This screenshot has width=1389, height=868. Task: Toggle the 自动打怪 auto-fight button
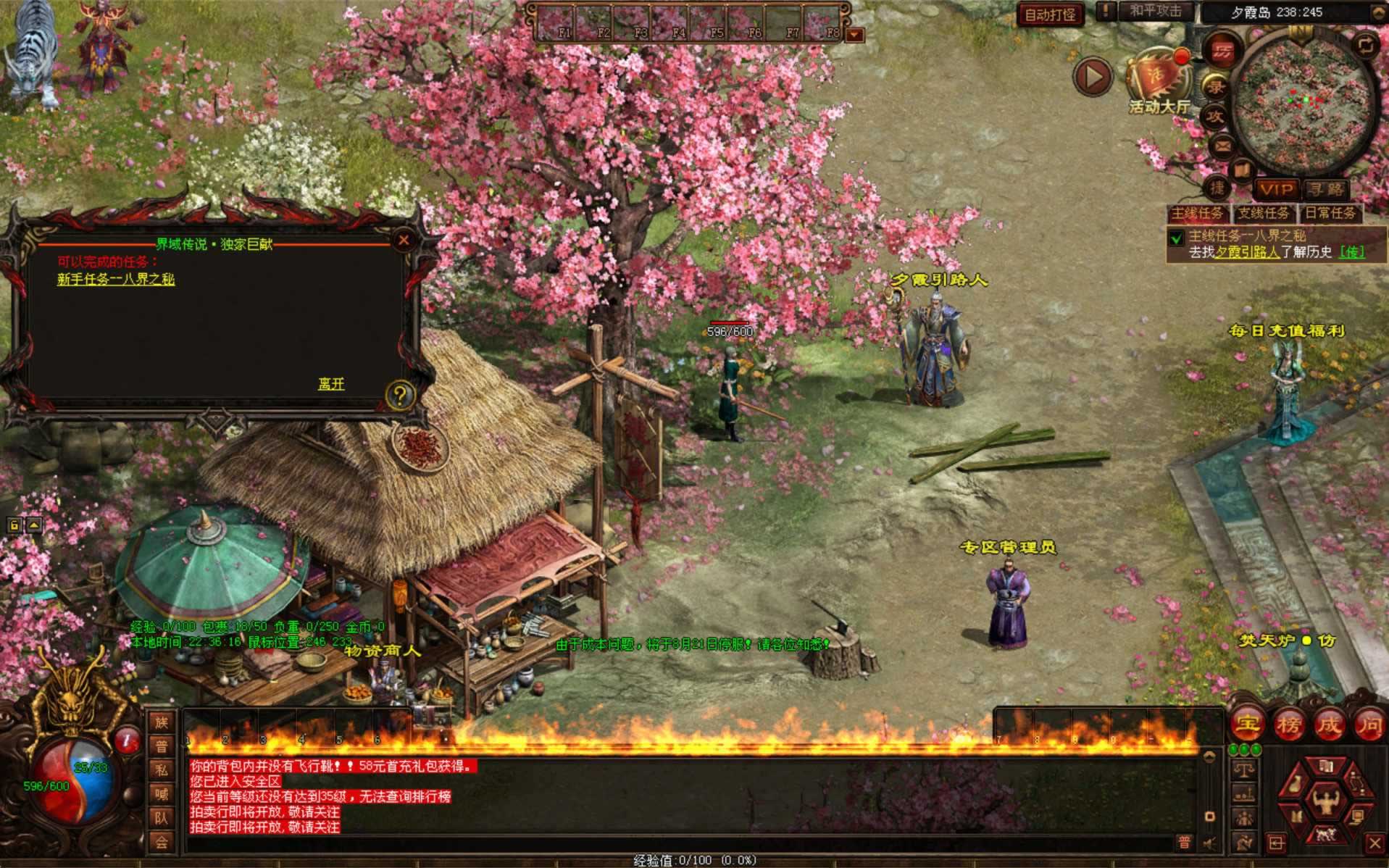point(1050,14)
